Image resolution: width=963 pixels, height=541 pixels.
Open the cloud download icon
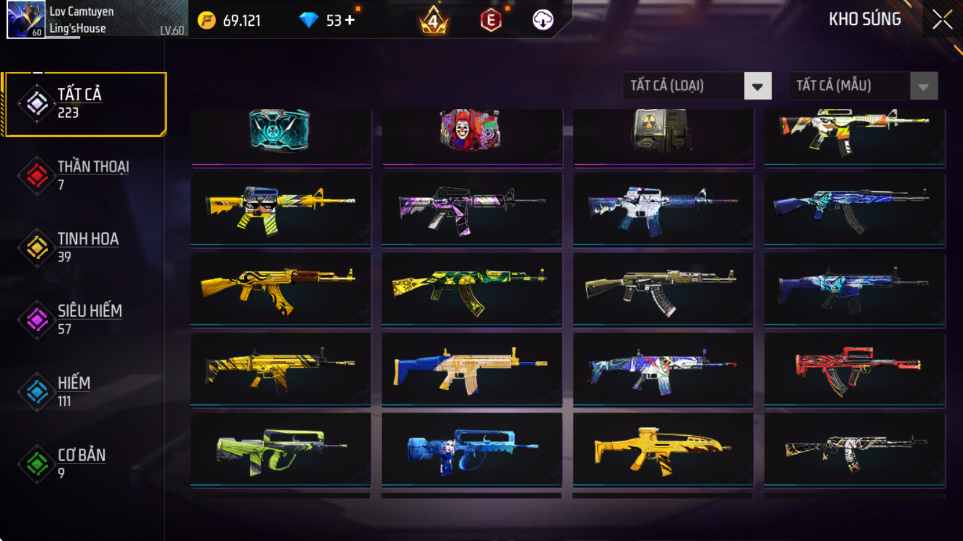coord(543,19)
